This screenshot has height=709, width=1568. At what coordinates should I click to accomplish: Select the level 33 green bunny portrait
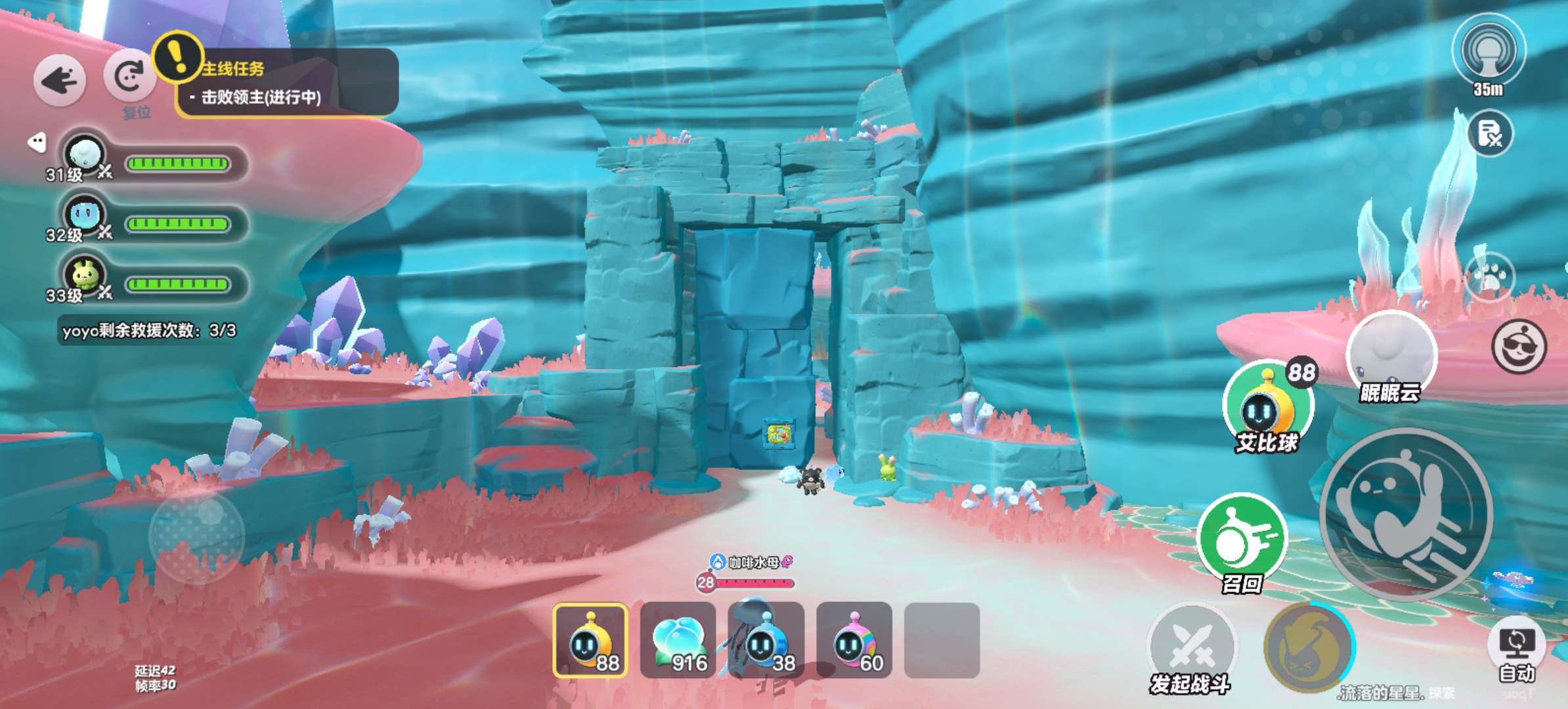pos(85,275)
